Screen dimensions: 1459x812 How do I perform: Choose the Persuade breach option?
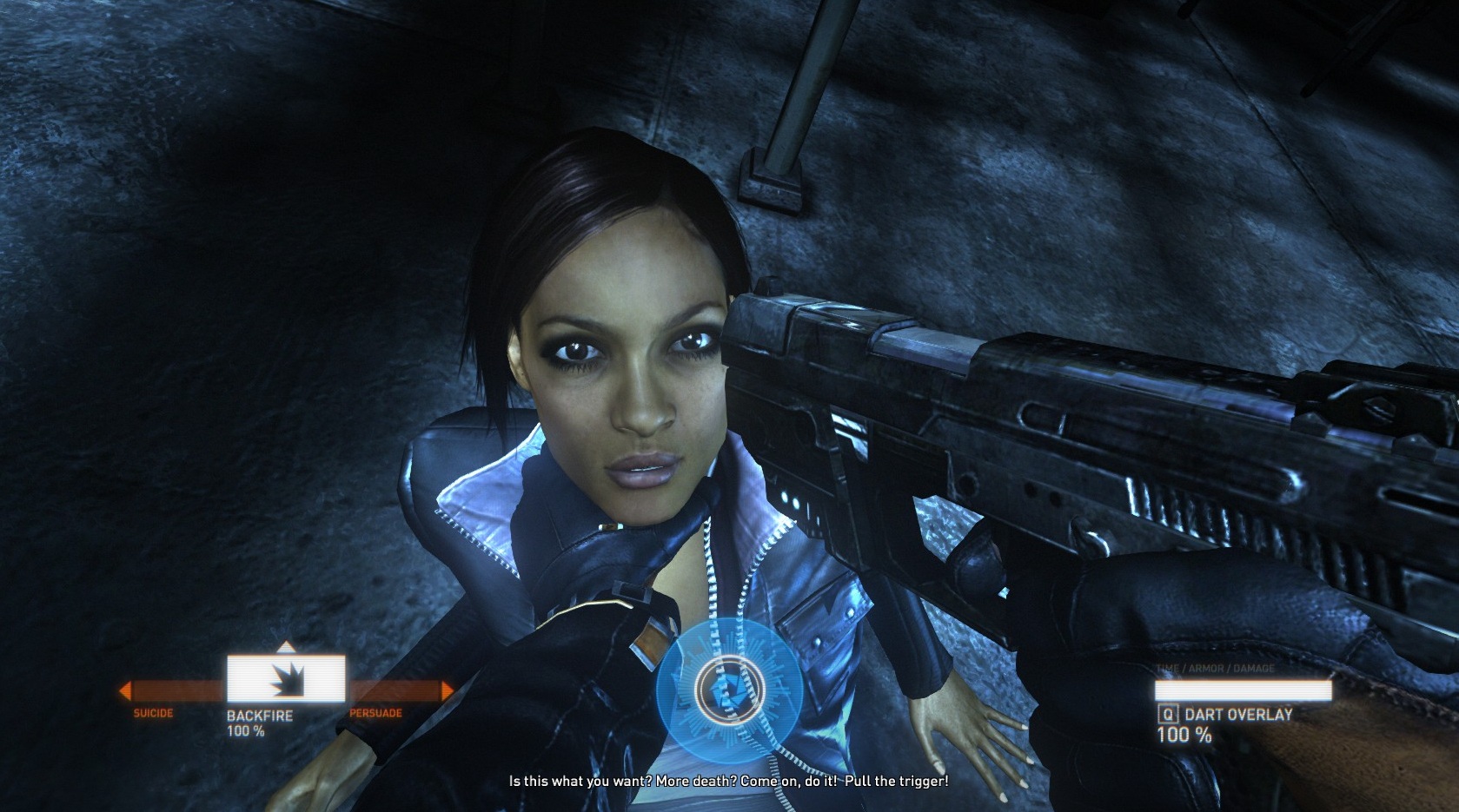[375, 713]
